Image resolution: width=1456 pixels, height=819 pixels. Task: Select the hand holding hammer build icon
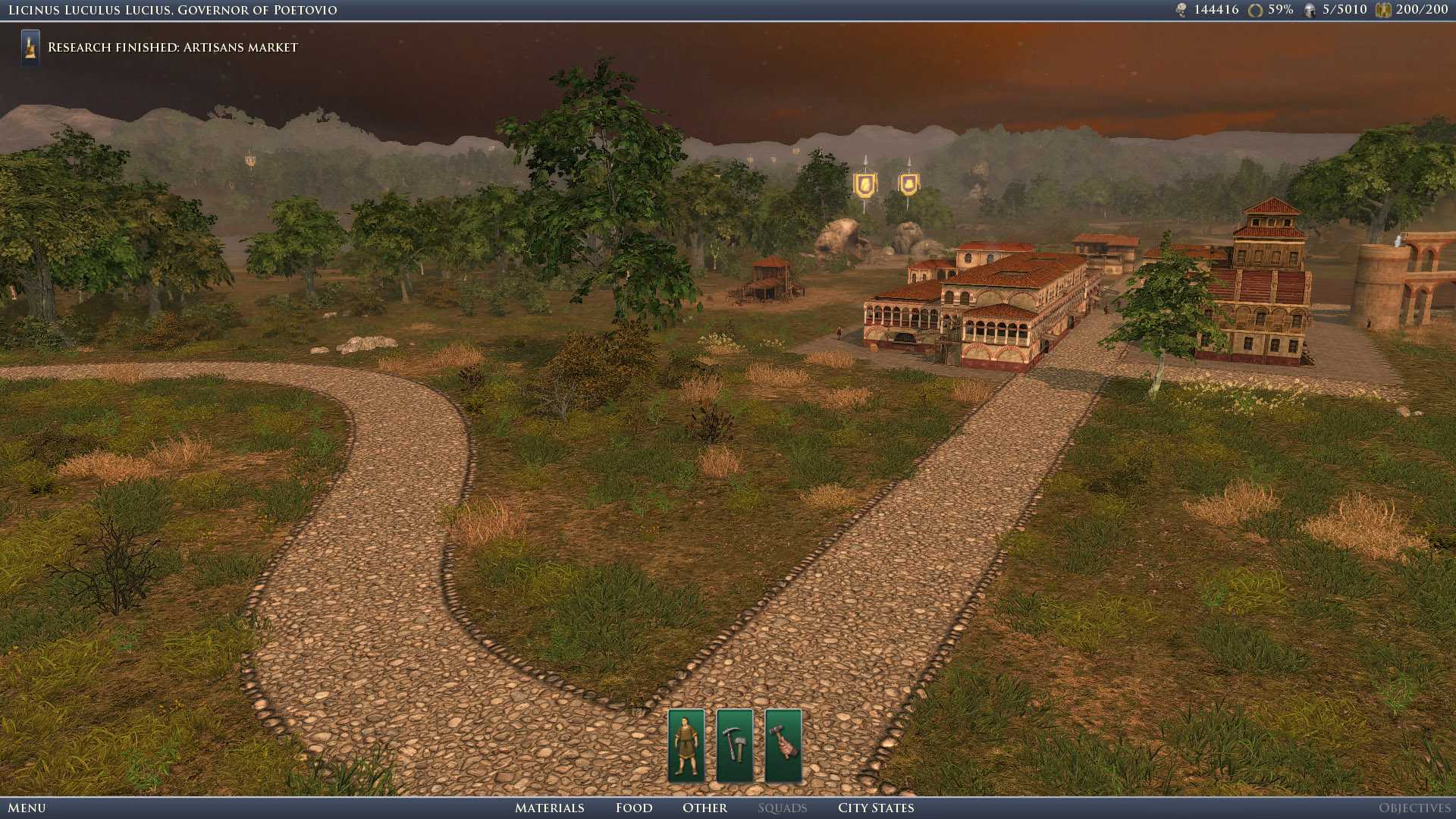click(783, 747)
